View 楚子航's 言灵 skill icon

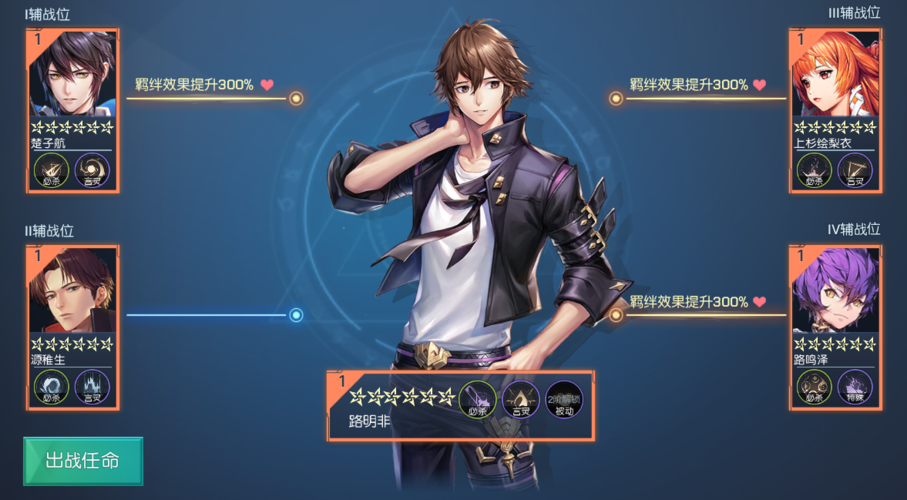pyautogui.click(x=93, y=170)
